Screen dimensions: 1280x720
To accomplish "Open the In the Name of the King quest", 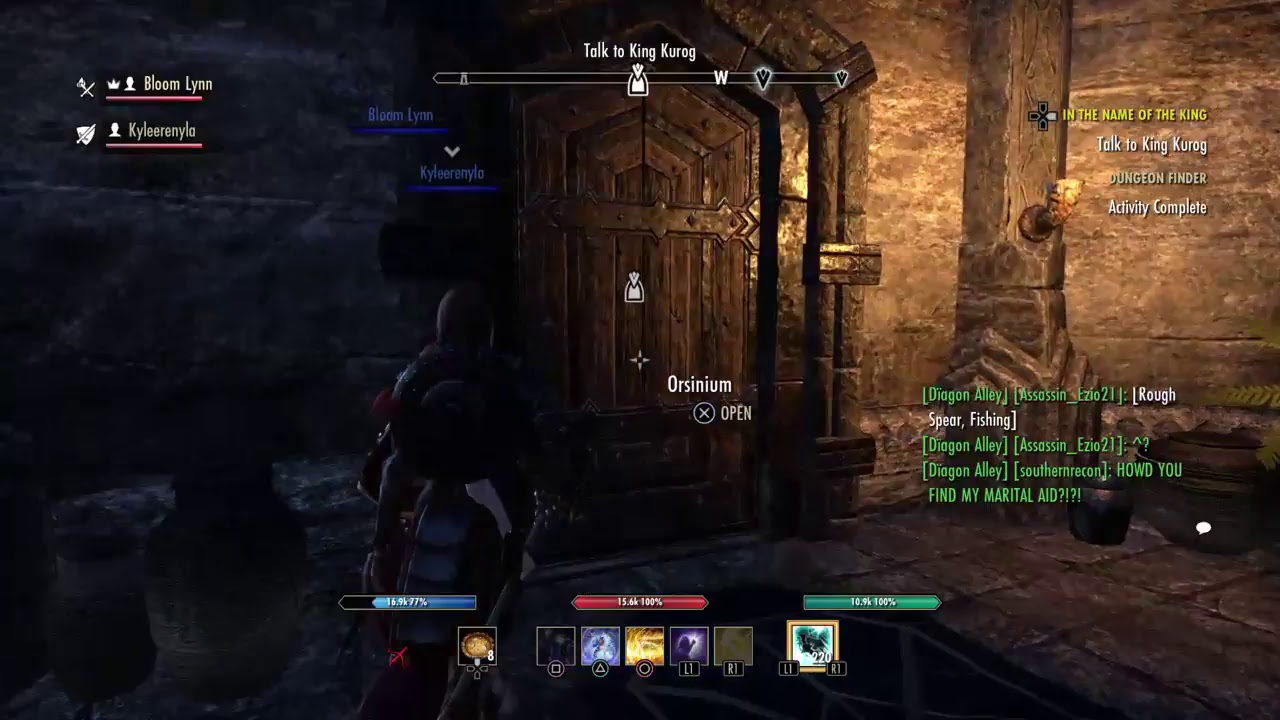I will [x=1134, y=115].
